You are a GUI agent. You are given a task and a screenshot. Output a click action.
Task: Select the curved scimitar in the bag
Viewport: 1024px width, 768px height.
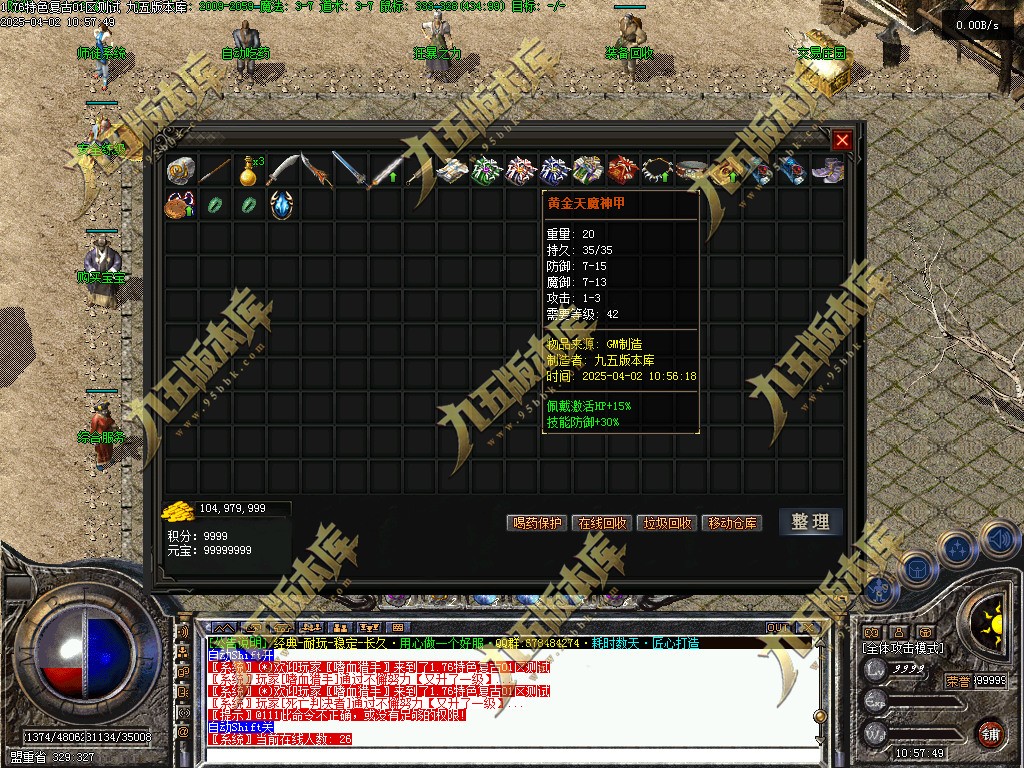pyautogui.click(x=282, y=171)
